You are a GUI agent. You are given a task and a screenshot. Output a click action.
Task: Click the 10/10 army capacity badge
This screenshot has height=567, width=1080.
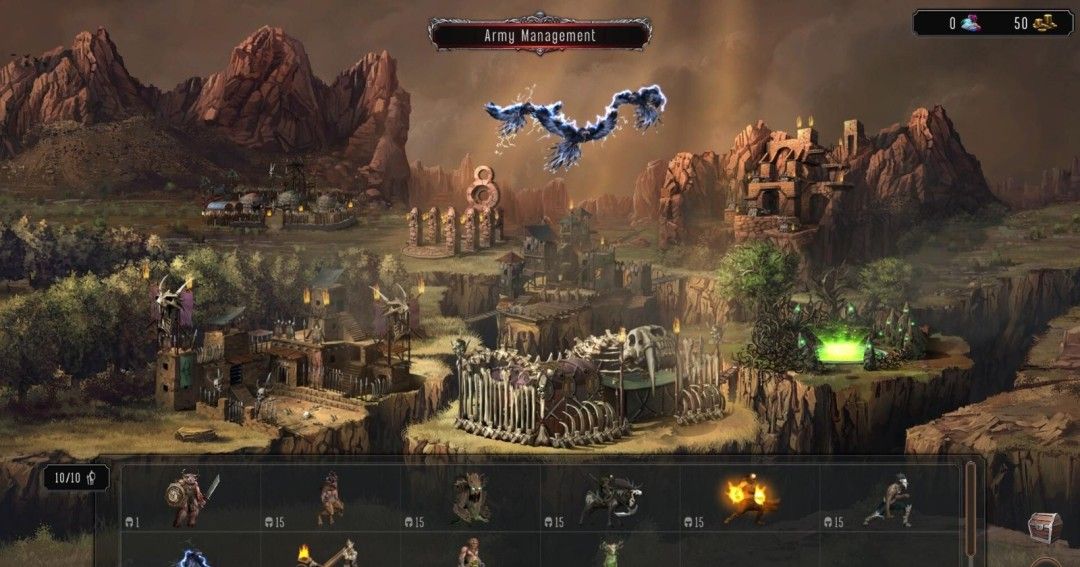click(x=76, y=477)
